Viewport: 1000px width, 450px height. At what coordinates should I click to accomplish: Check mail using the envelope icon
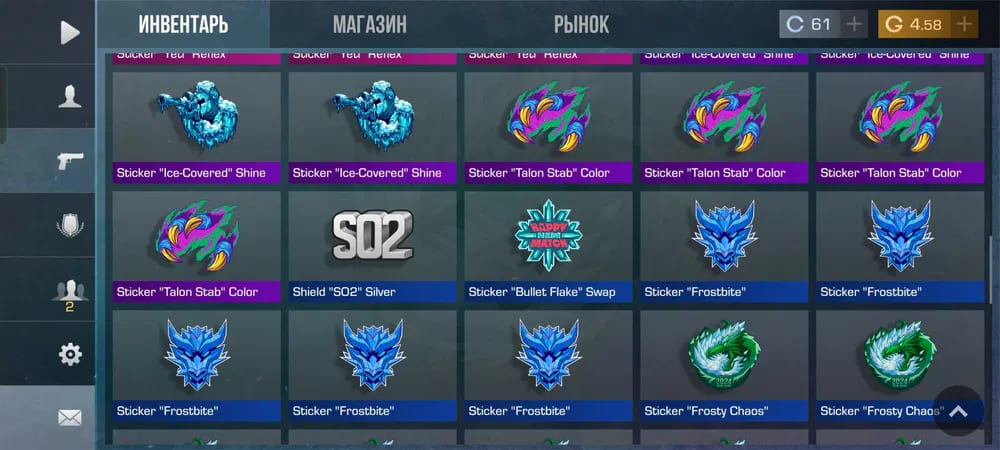point(69,418)
